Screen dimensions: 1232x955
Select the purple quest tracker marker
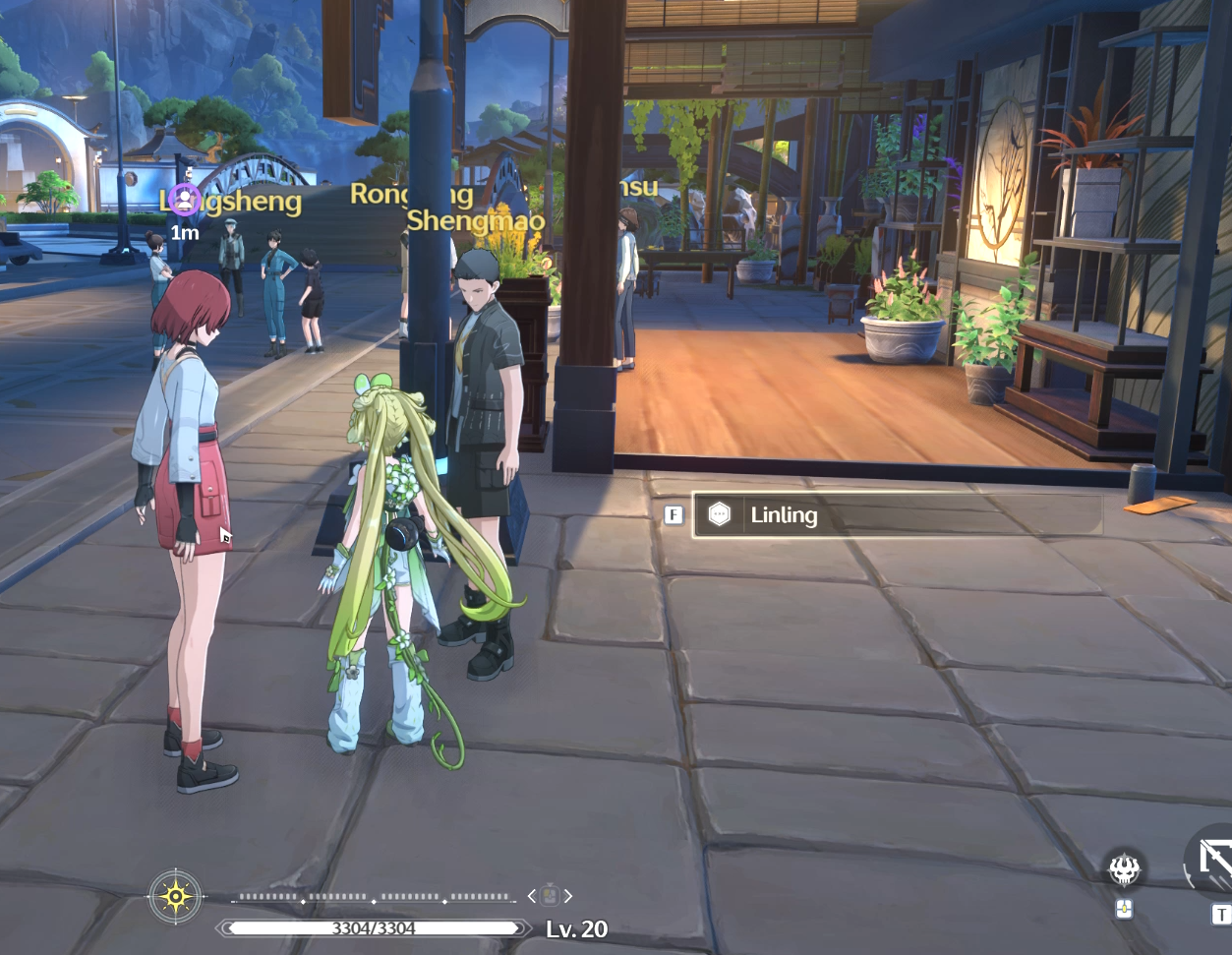point(184,200)
